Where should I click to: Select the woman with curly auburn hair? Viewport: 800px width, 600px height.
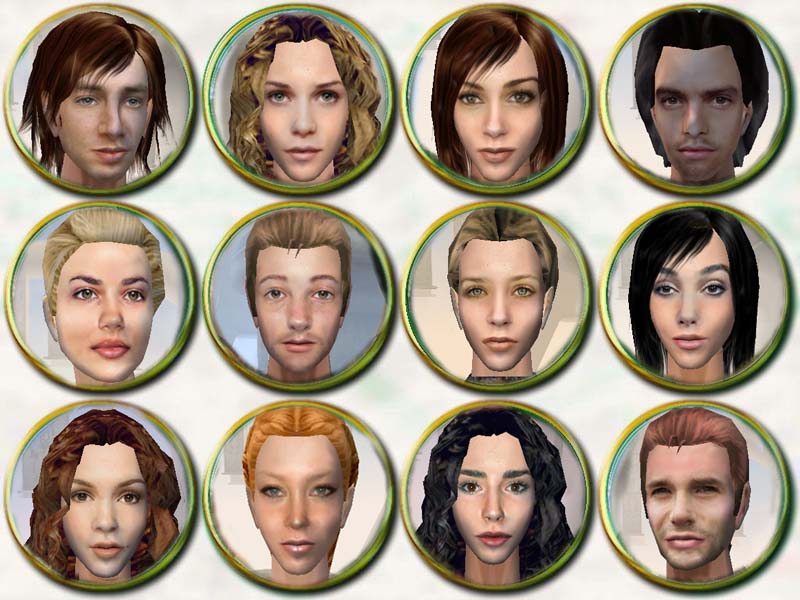(x=100, y=494)
